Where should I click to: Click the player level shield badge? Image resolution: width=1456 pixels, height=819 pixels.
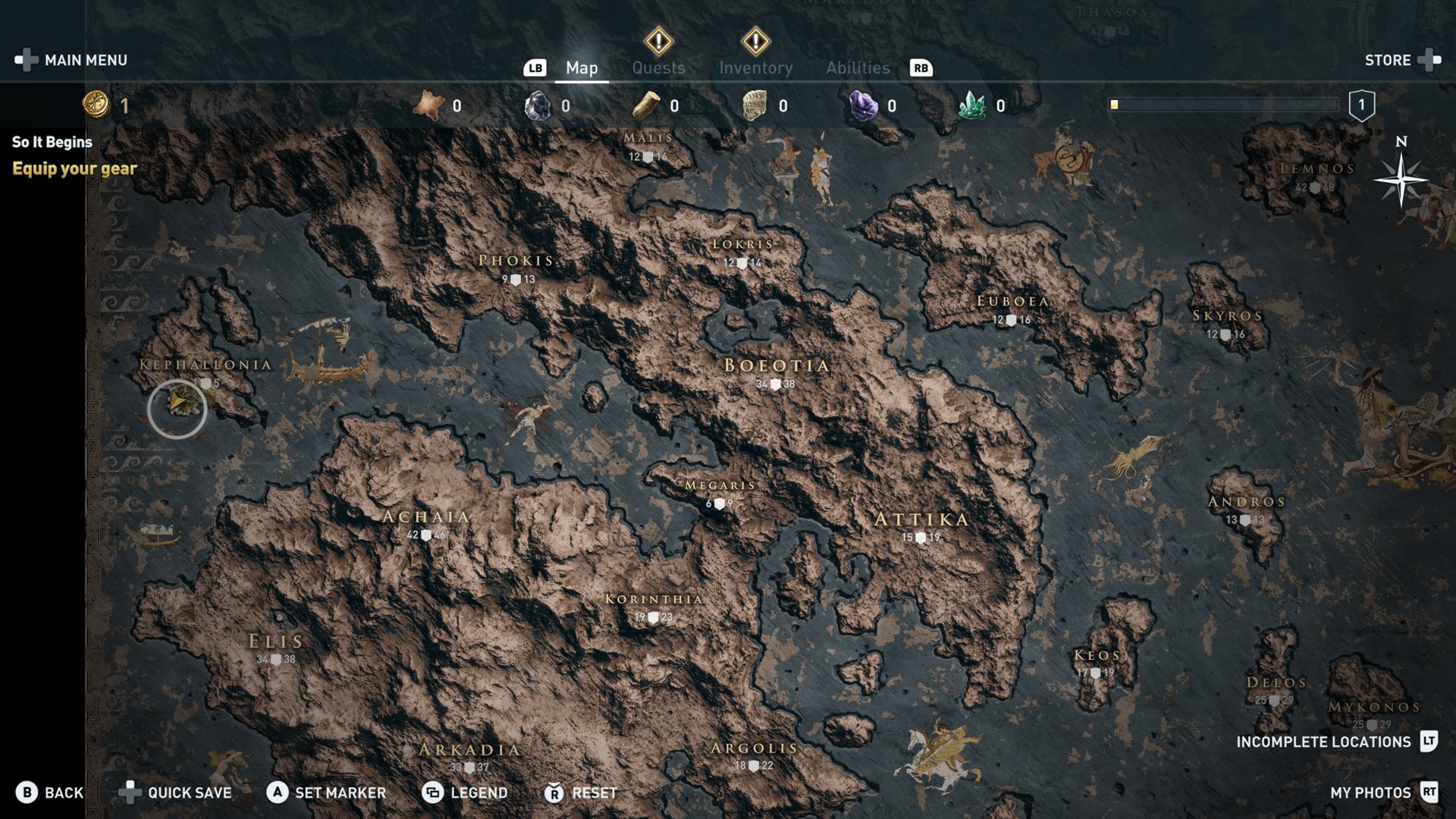[1361, 105]
